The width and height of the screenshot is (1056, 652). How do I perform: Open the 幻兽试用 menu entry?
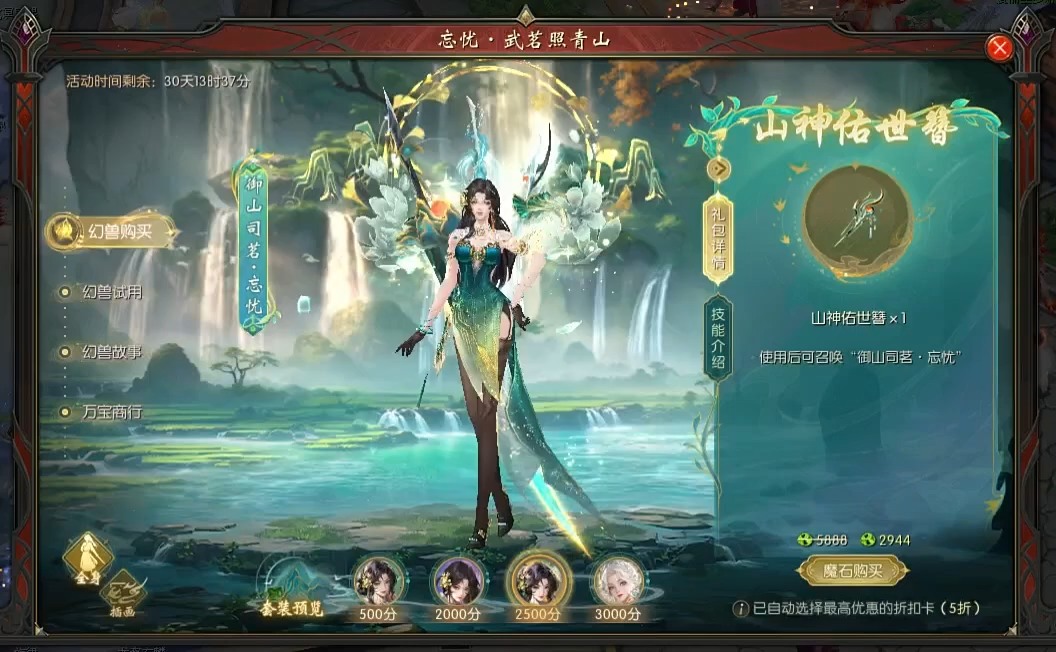click(x=111, y=292)
